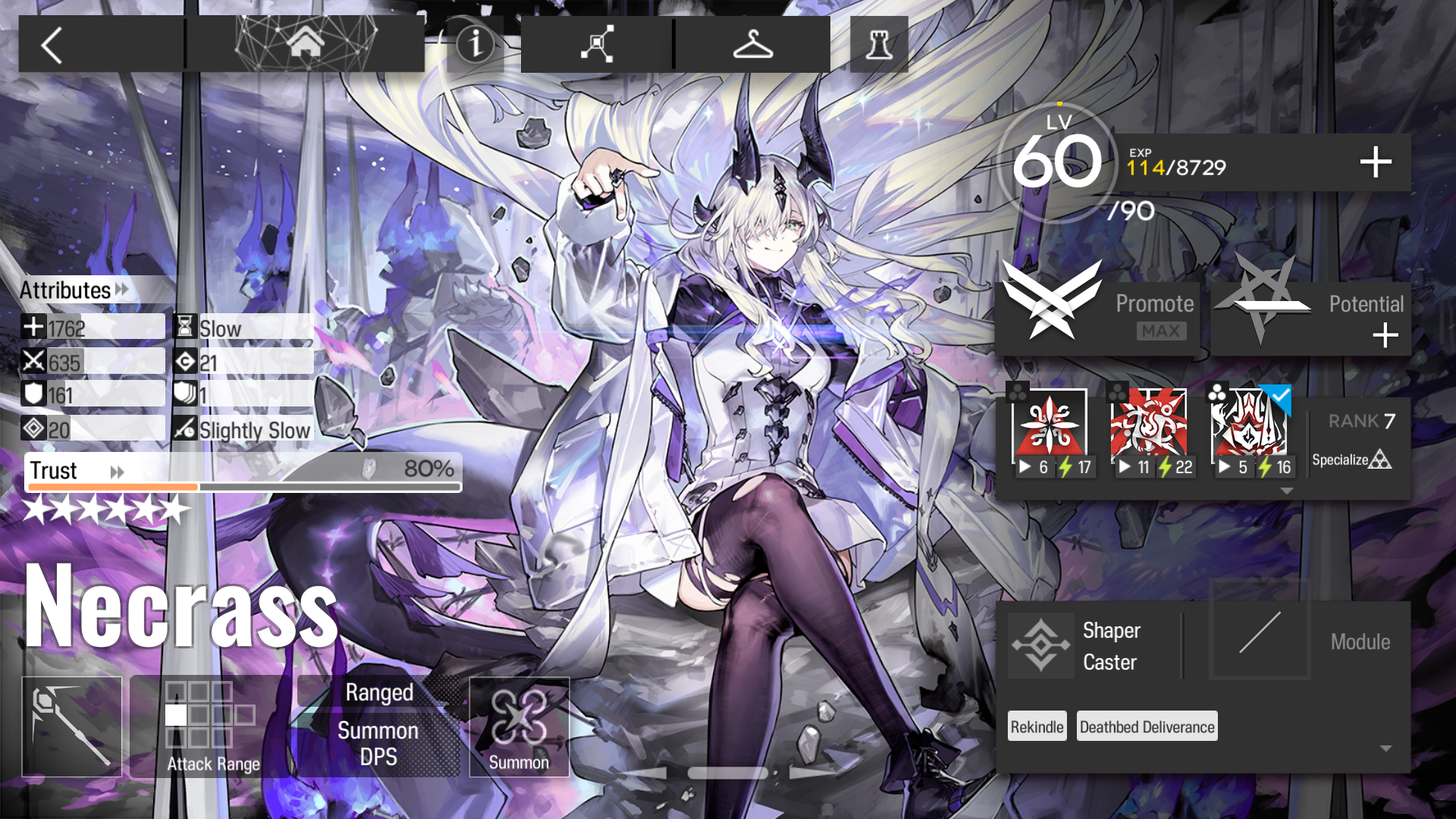Click the Trust progress bar
The image size is (1456, 819).
243,484
